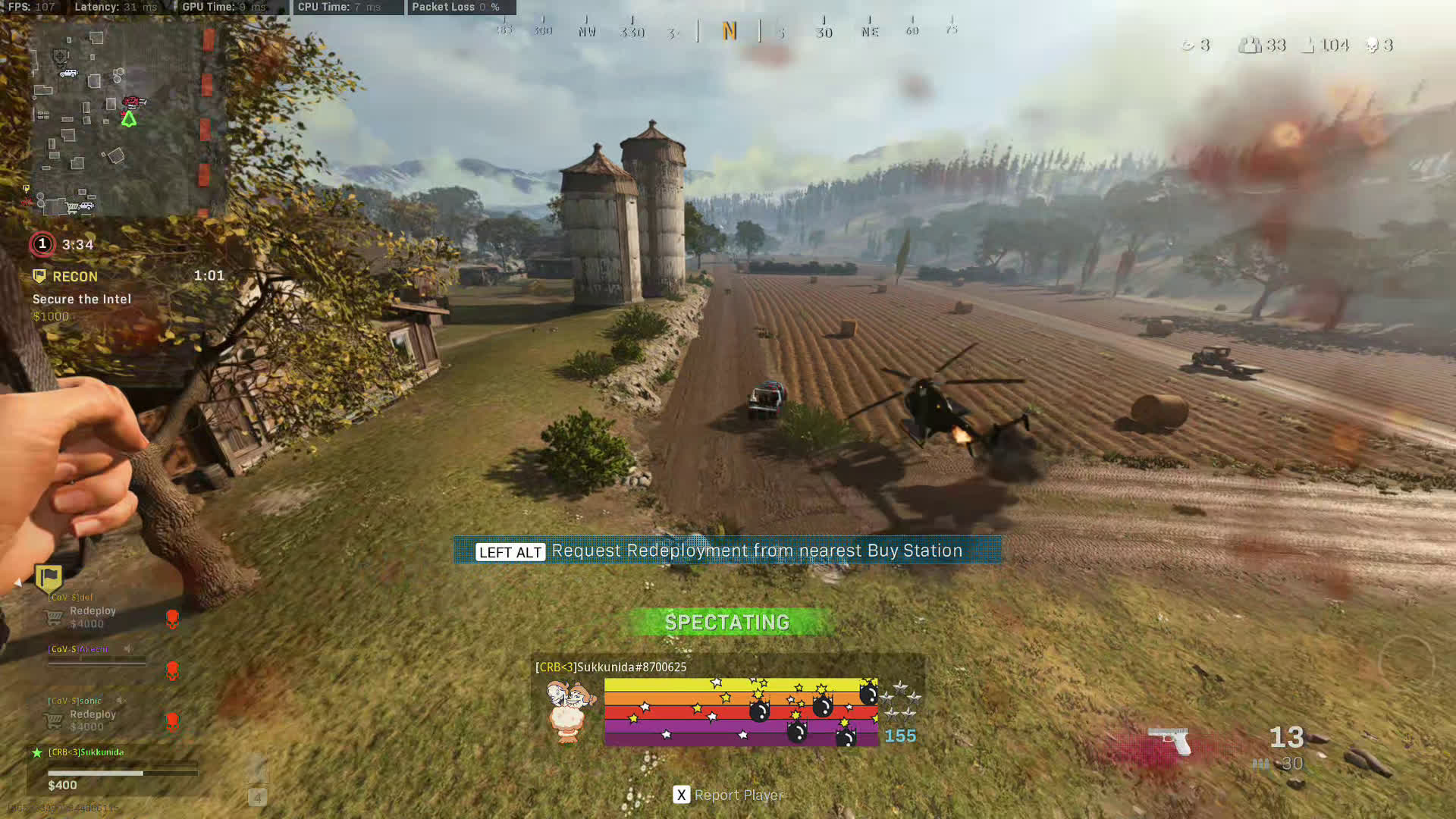1456x819 pixels.
Task: Click the spectated player's emblem avatar
Action: tap(570, 711)
